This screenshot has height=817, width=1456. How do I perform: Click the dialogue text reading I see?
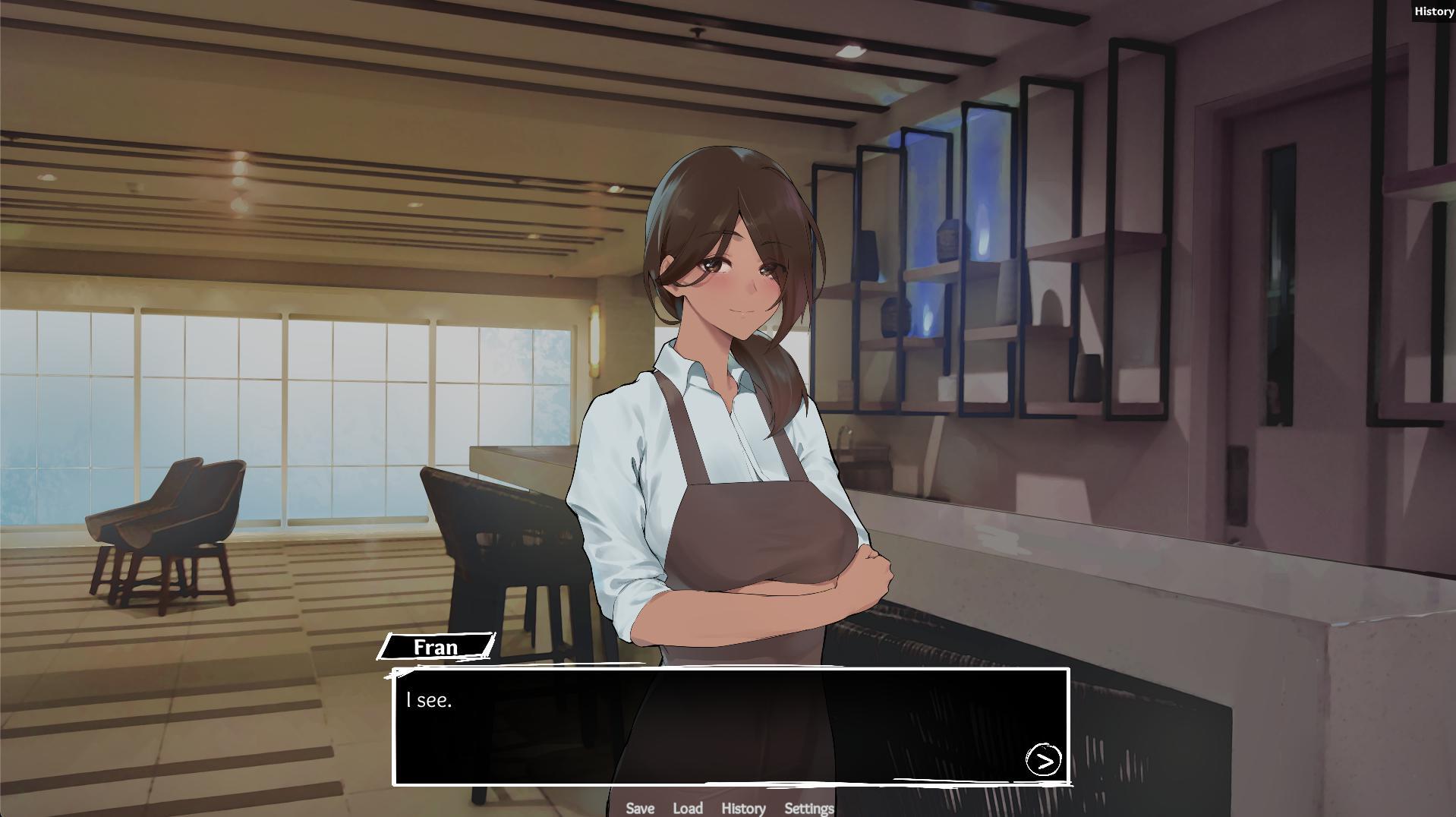pos(429,702)
